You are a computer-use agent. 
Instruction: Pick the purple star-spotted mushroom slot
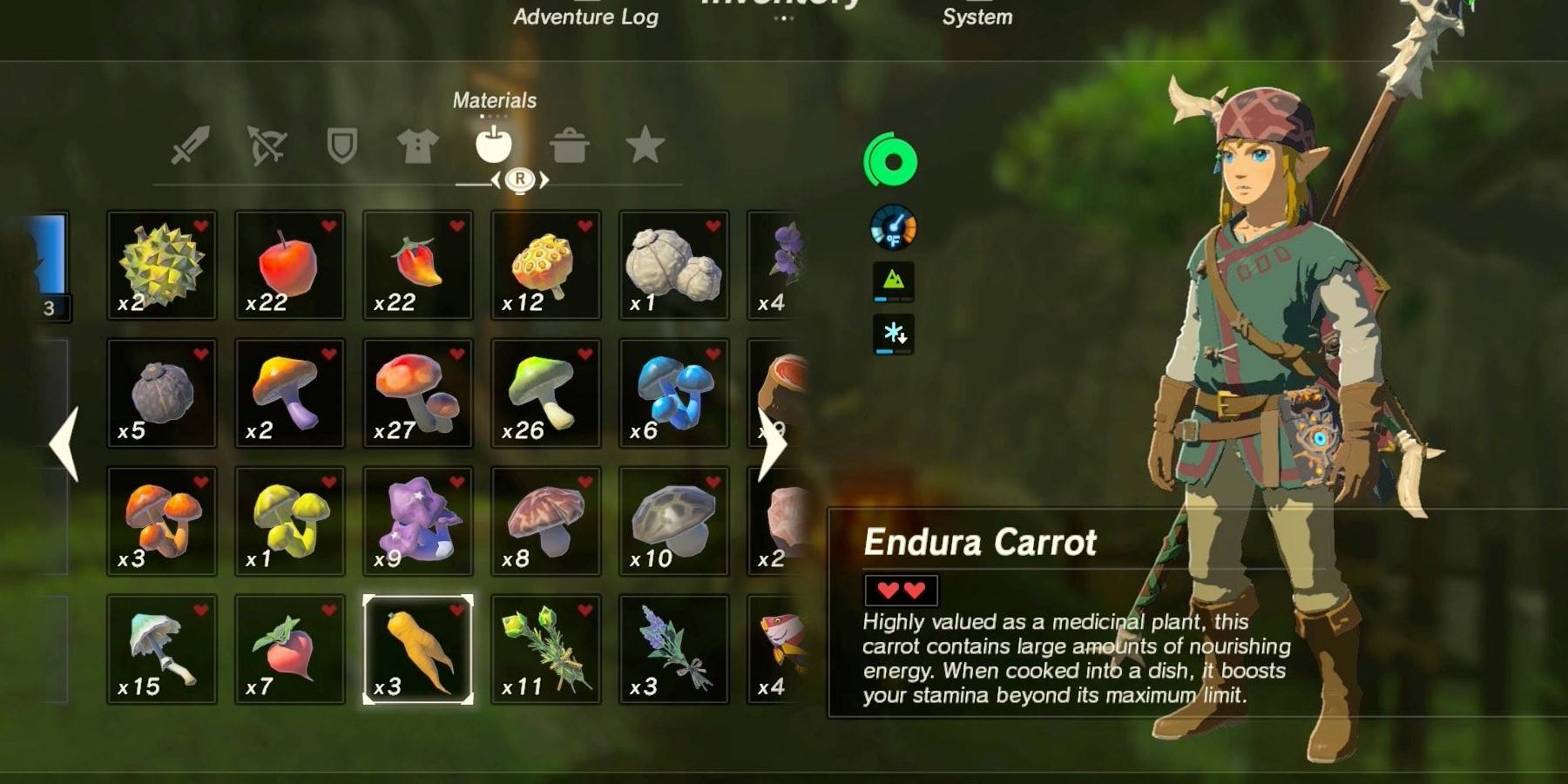point(418,521)
